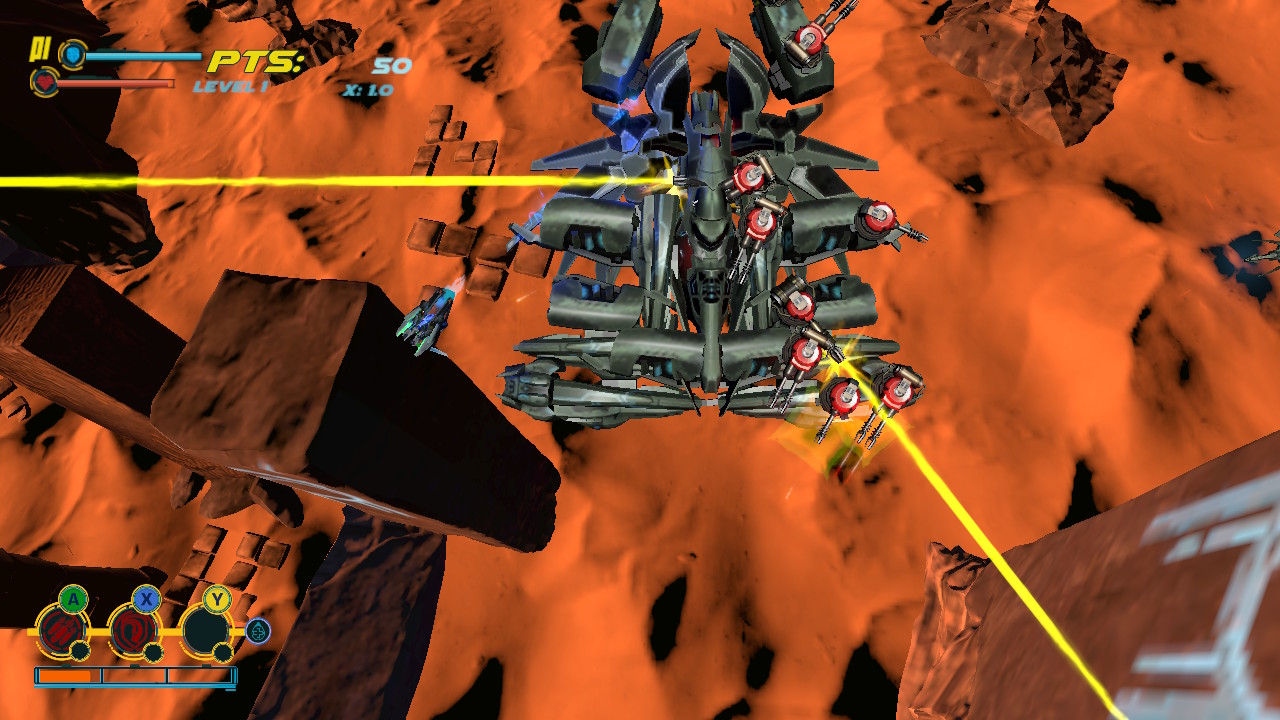The image size is (1280, 720).
Task: Select the A-button missile ability icon
Action: pos(63,630)
